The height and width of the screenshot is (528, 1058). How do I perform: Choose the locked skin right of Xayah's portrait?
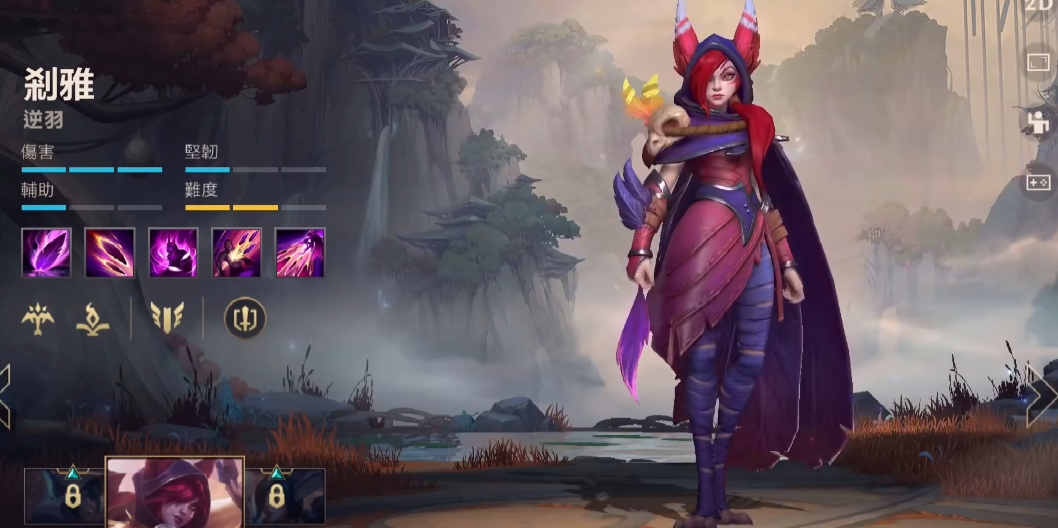[x=285, y=497]
